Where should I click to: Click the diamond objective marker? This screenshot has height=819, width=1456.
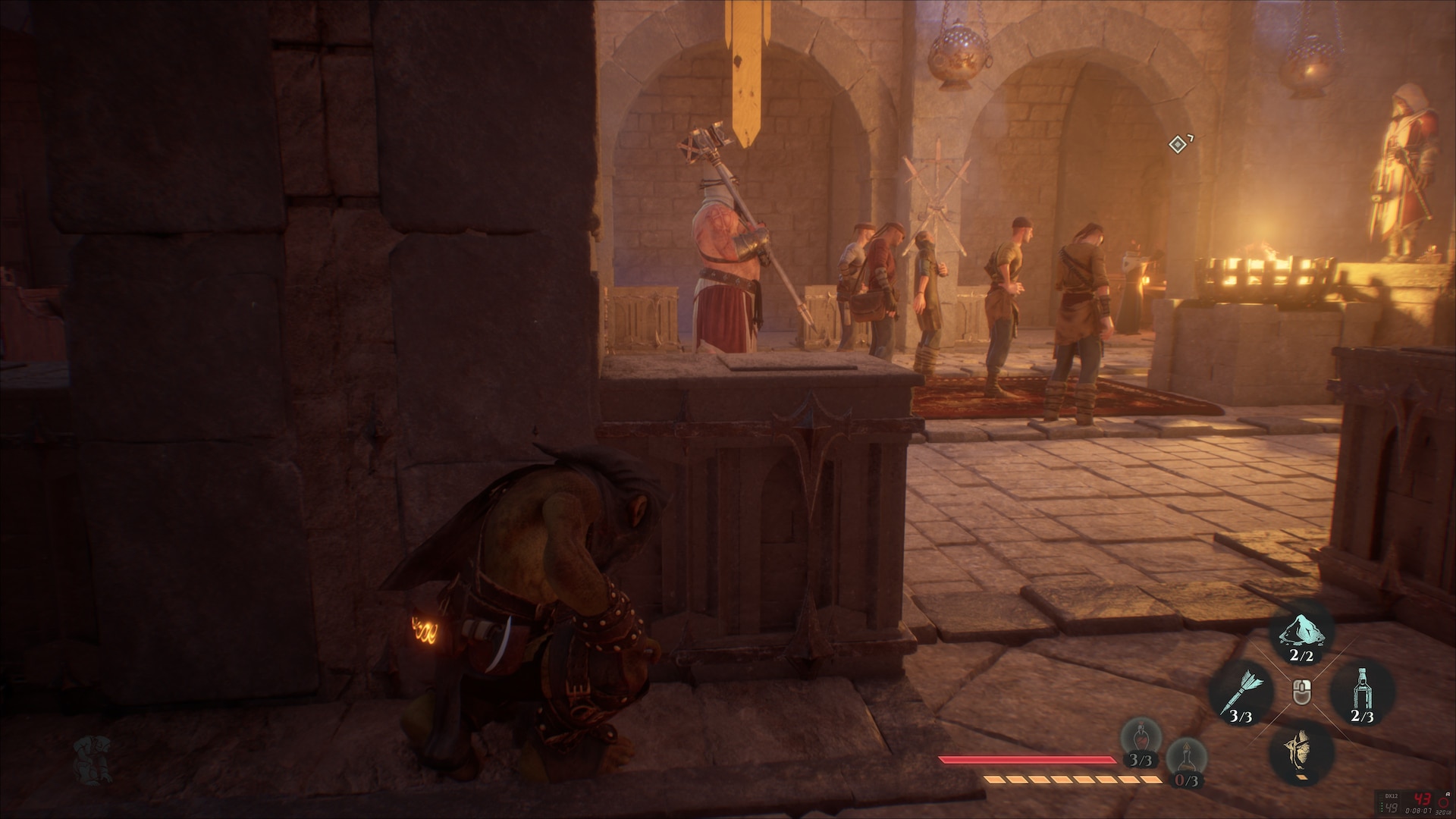(x=1177, y=144)
